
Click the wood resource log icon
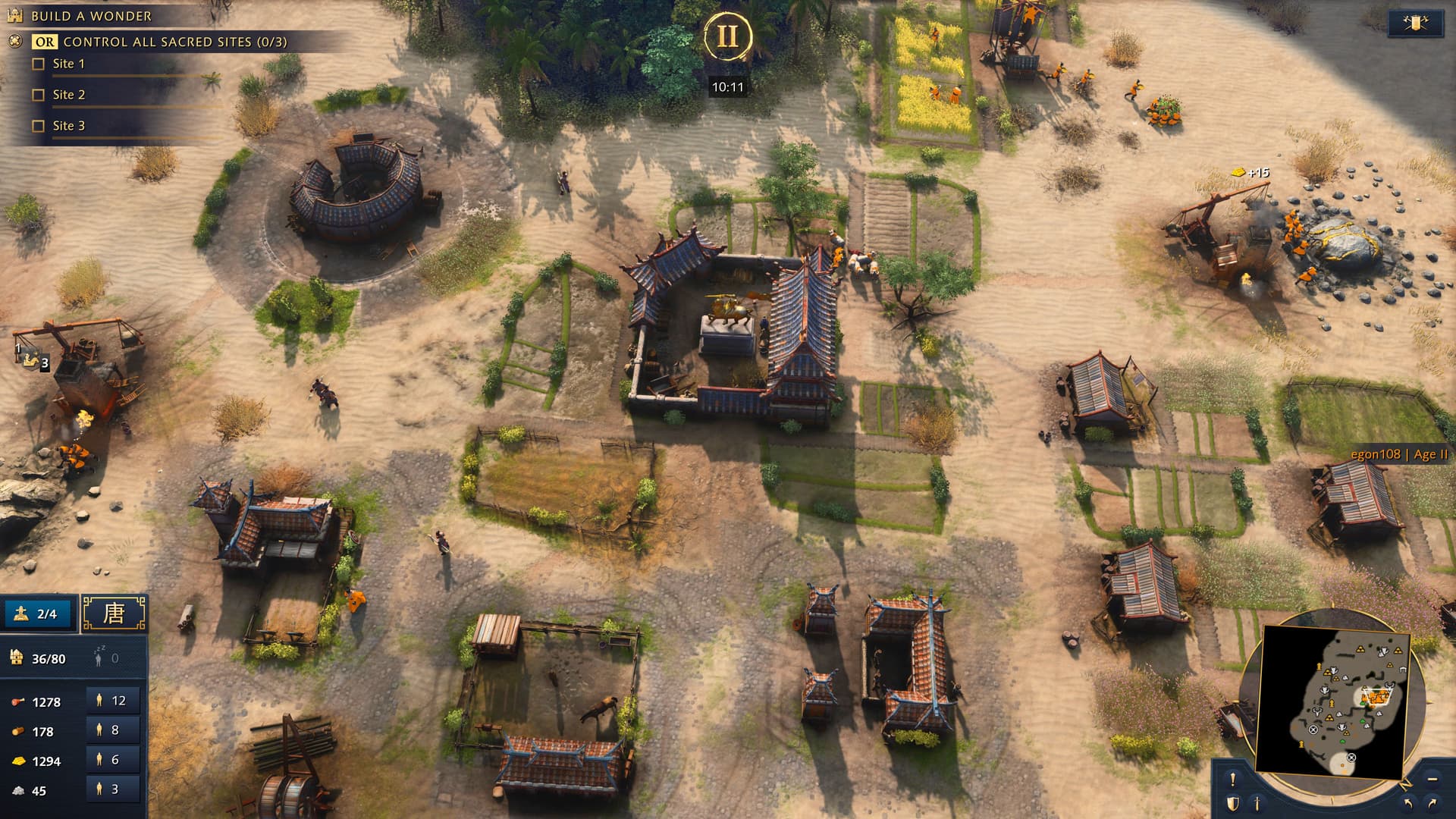[x=18, y=730]
